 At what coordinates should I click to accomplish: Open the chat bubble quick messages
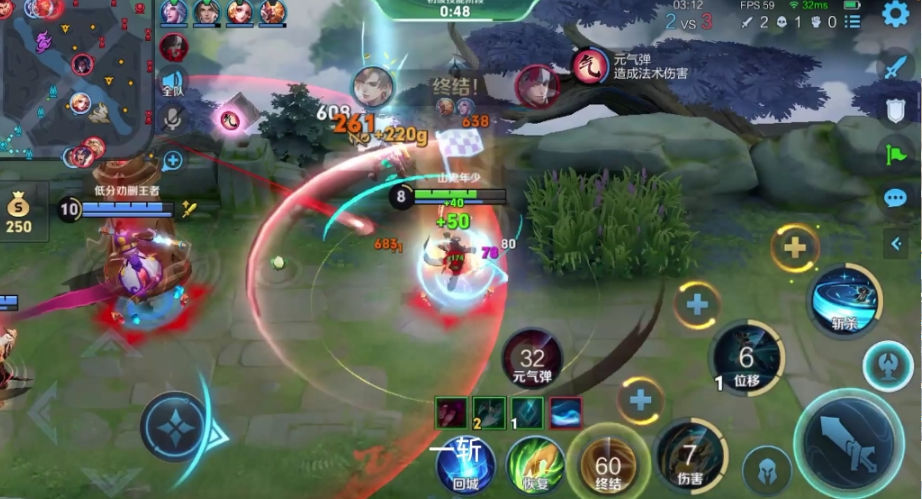click(x=895, y=197)
